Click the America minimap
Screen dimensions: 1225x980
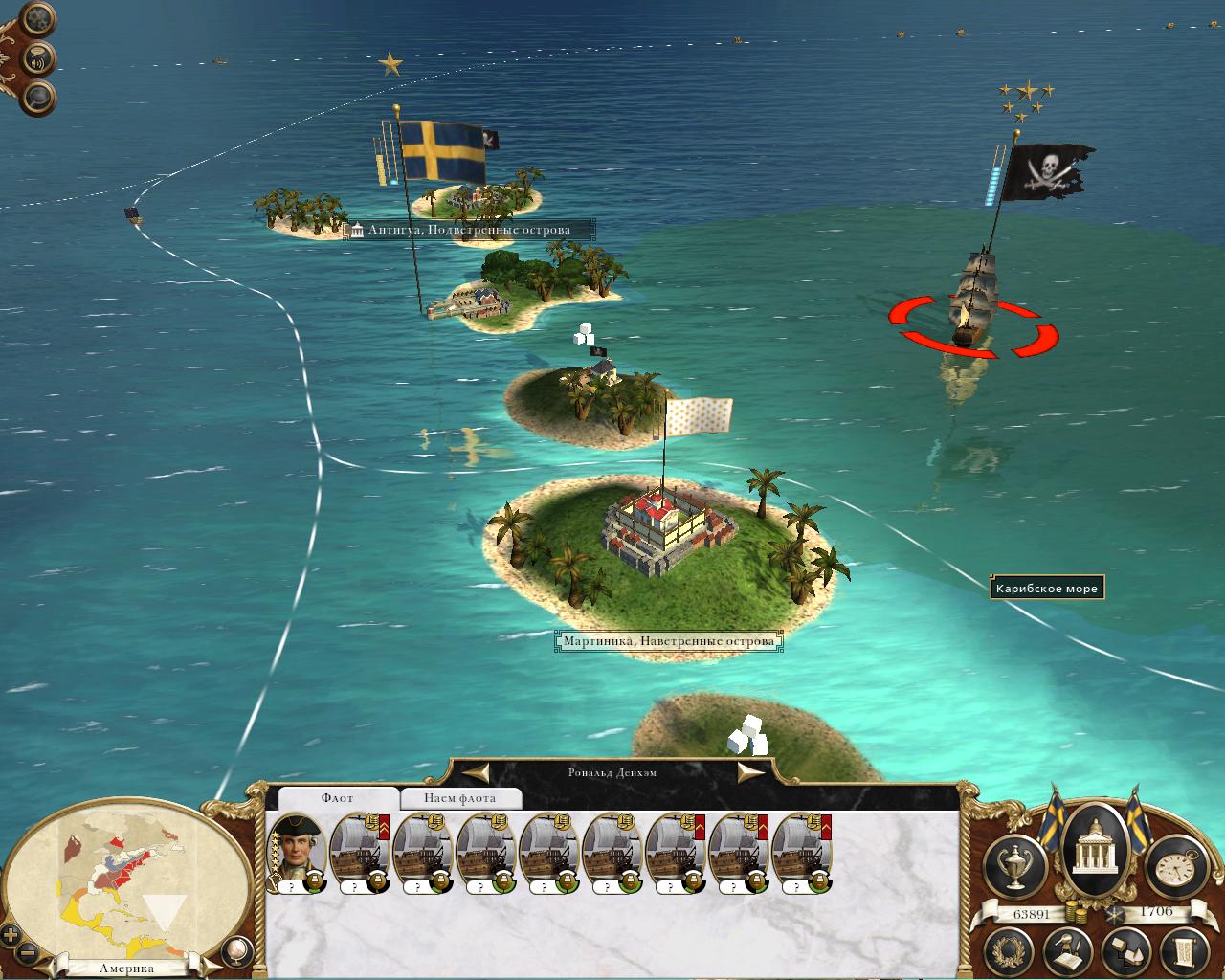point(124,880)
